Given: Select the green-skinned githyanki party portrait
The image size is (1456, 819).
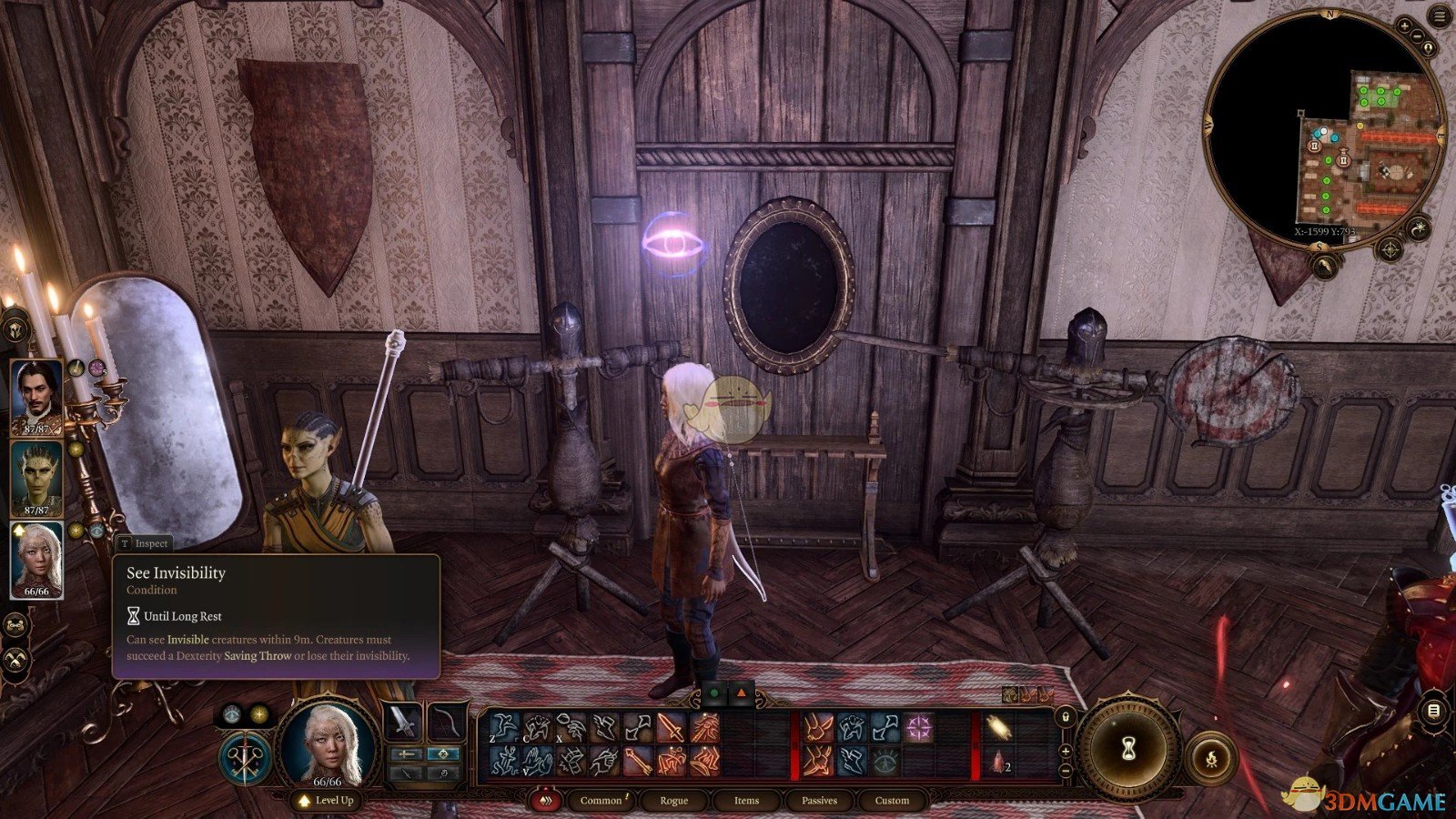Looking at the screenshot, I should coord(36,479).
